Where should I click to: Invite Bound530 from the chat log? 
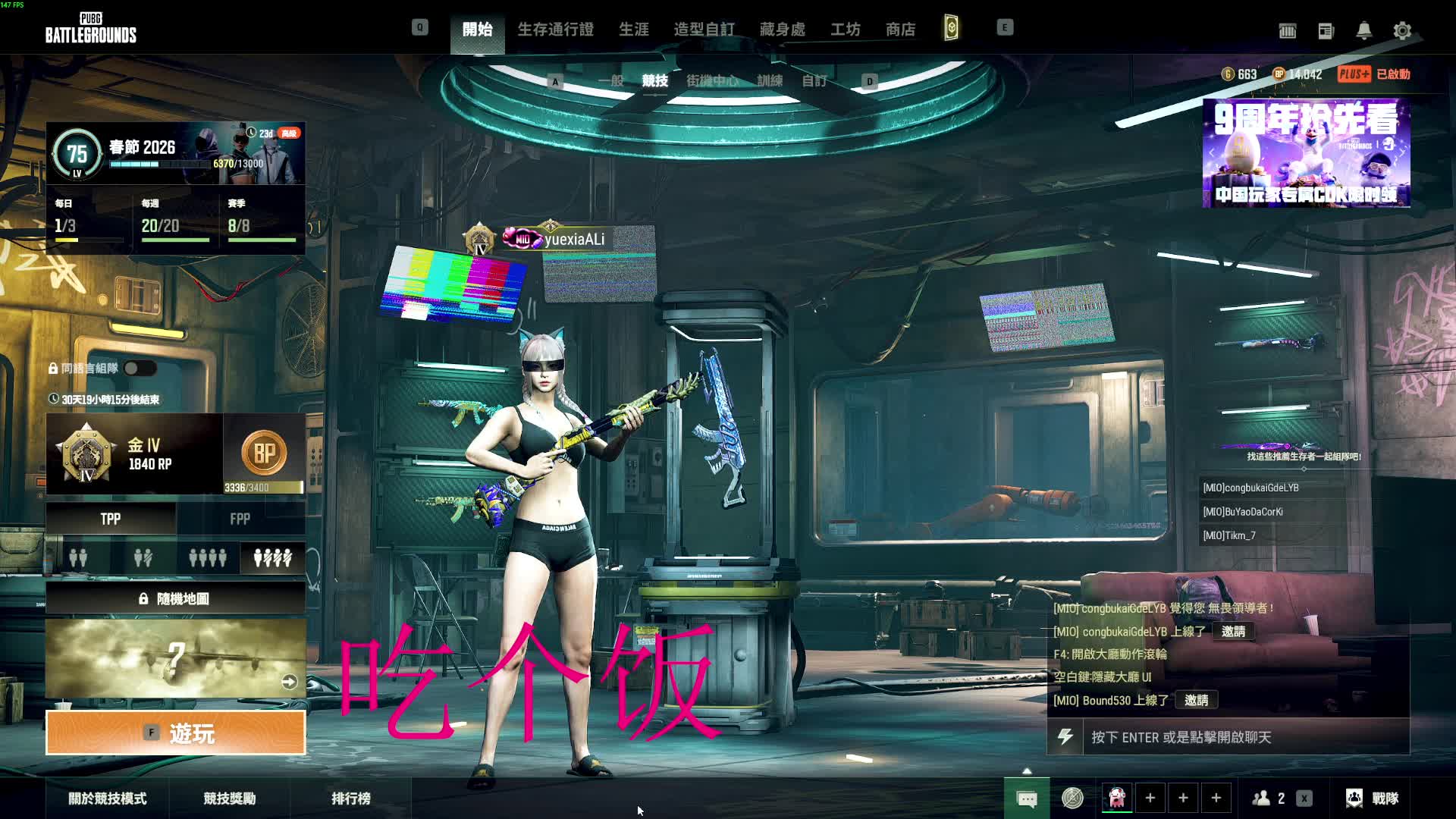1196,700
